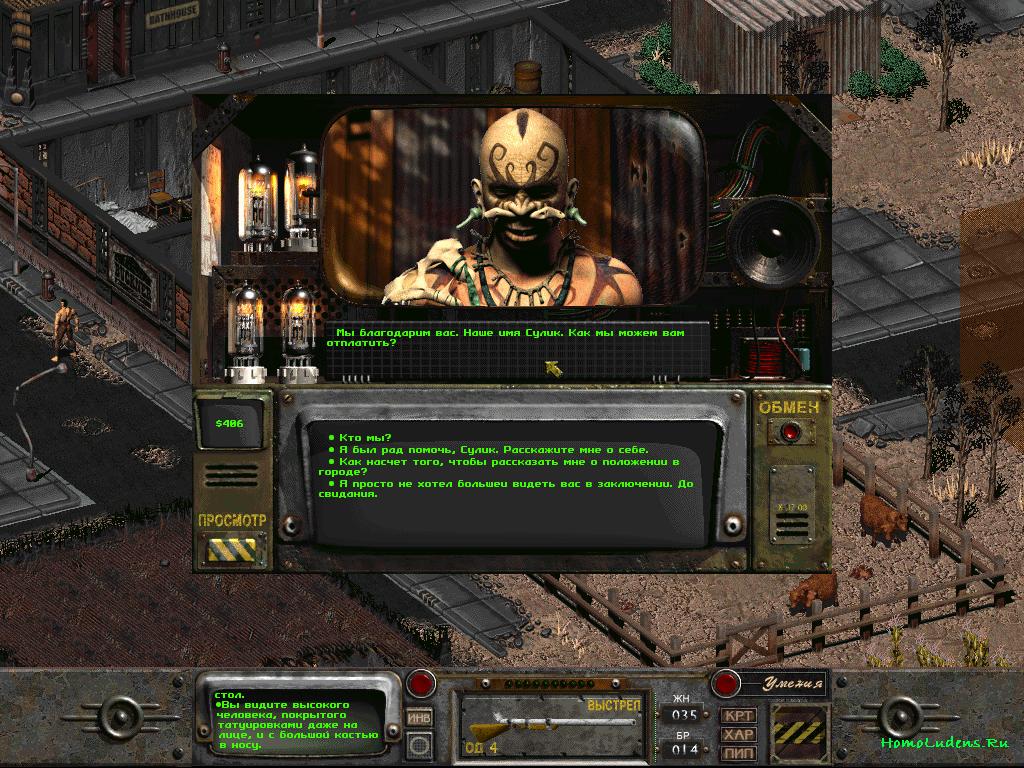The height and width of the screenshot is (768, 1024).
Task: Click the red ОБМЕН barter button
Action: click(791, 432)
